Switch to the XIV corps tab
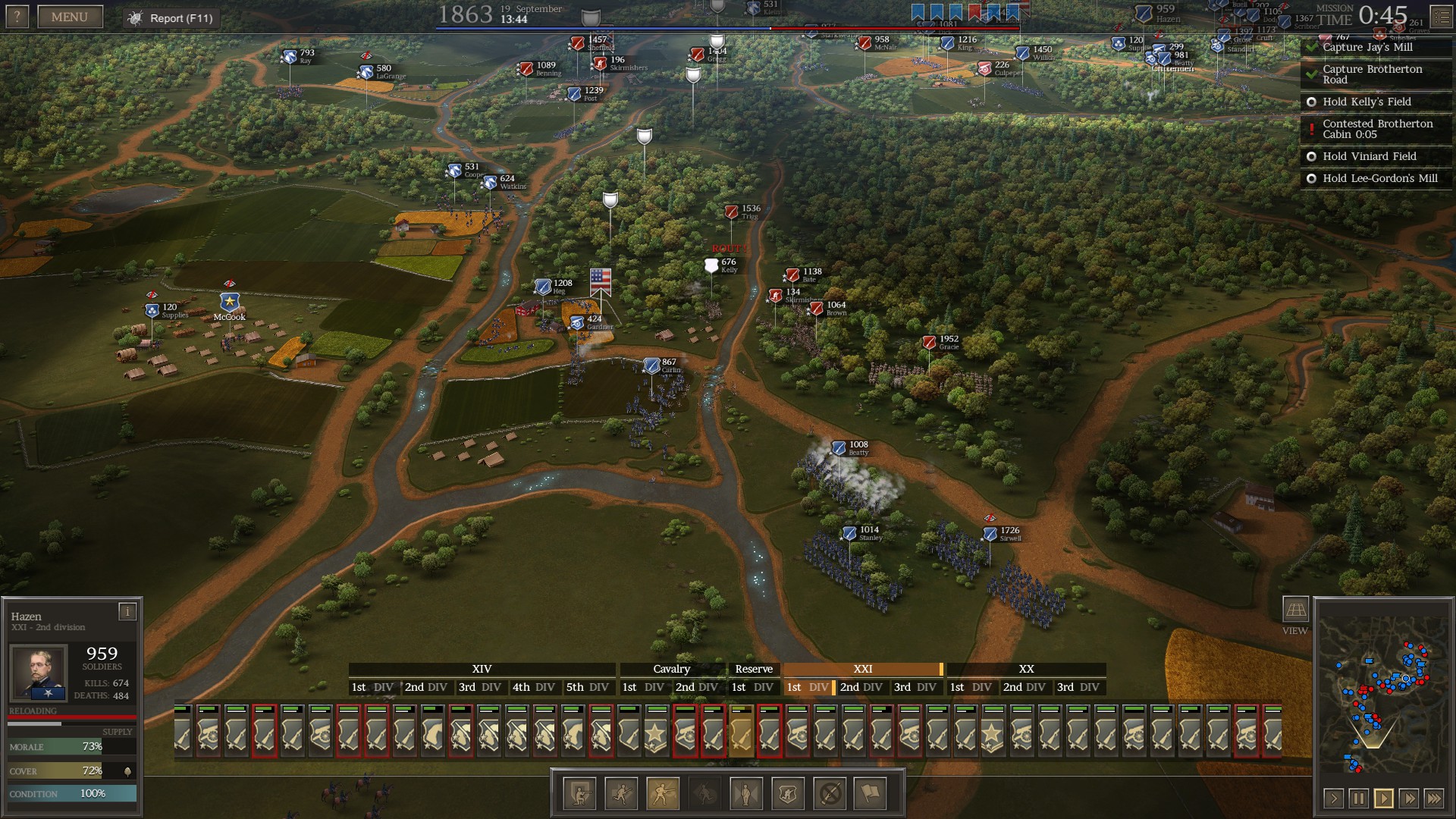This screenshot has width=1456, height=819. [482, 669]
